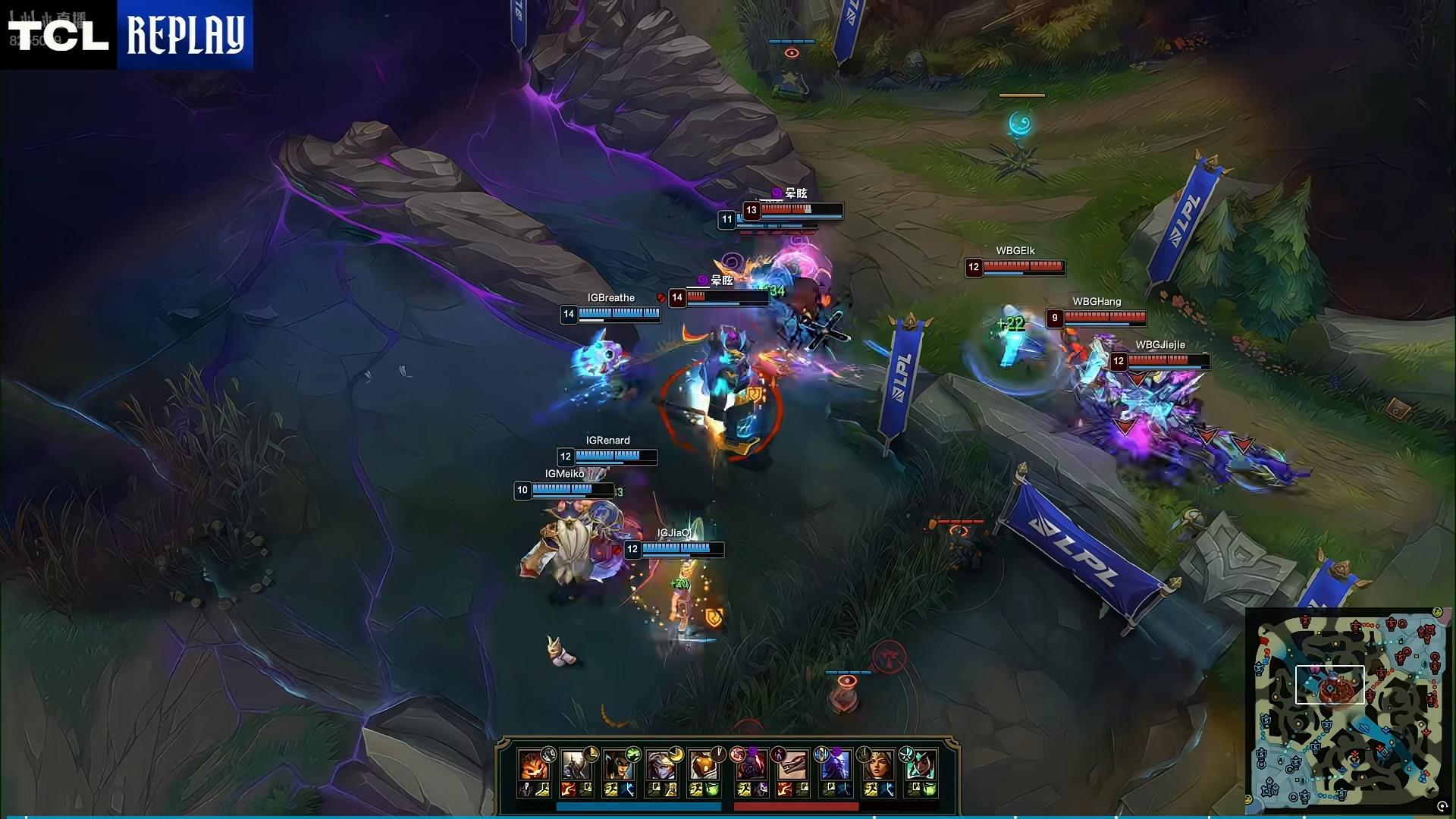Select the grey armored champion portrait

pyautogui.click(x=576, y=766)
